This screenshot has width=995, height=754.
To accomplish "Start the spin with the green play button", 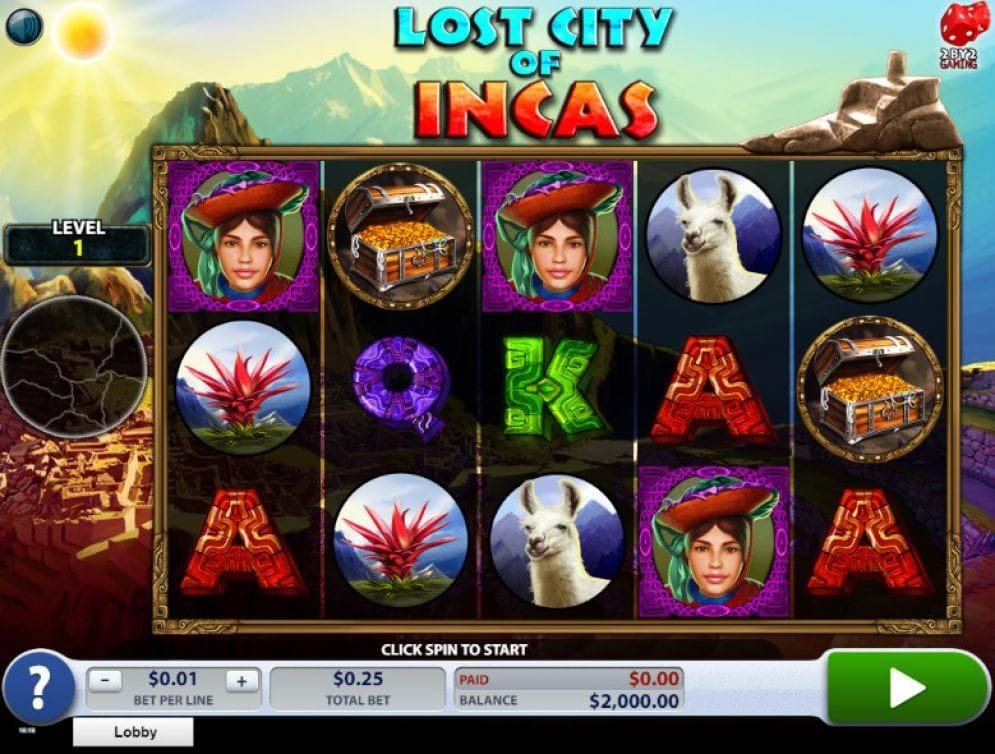I will click(x=907, y=687).
